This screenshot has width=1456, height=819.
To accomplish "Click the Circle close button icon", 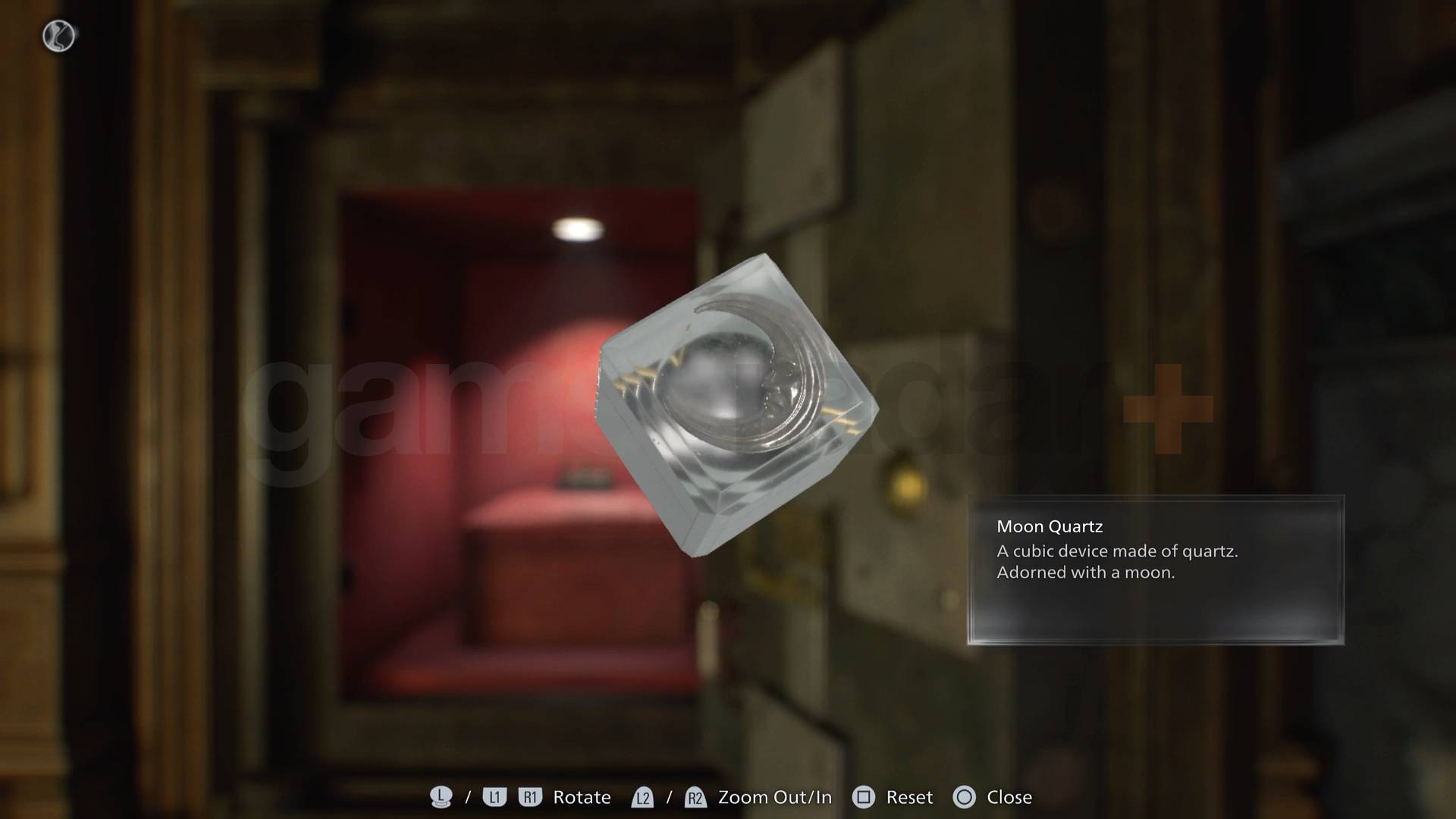I will click(965, 797).
